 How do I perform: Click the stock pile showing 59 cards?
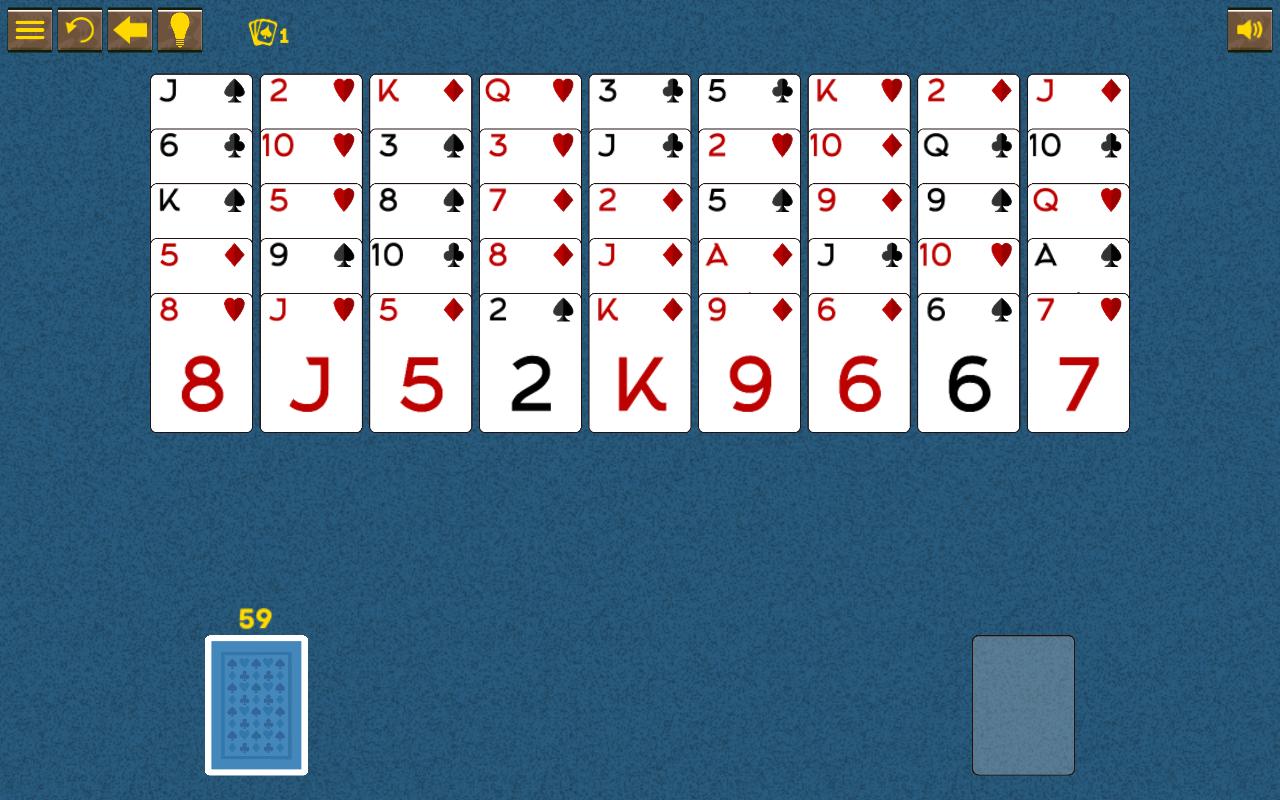(x=256, y=705)
